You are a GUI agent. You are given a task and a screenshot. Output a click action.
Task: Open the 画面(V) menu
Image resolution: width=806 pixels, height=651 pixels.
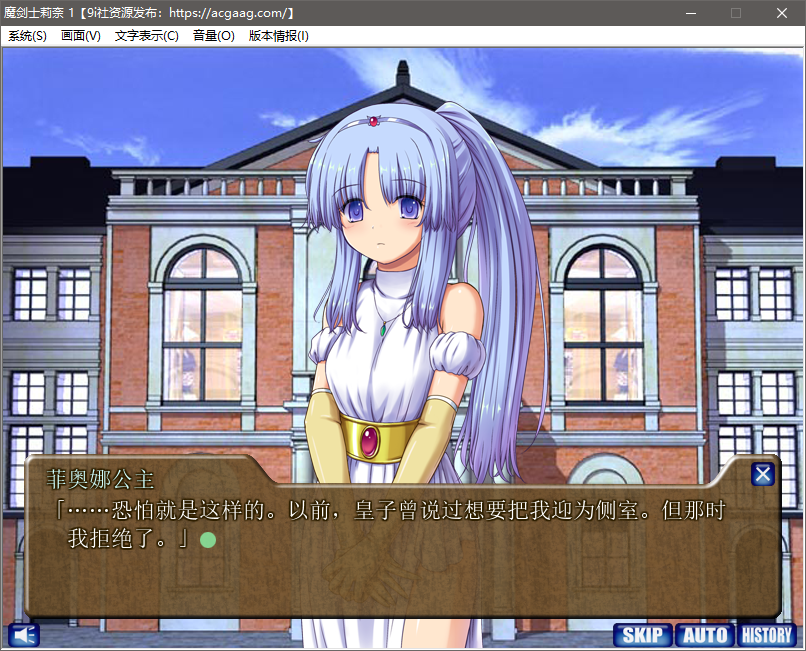81,36
